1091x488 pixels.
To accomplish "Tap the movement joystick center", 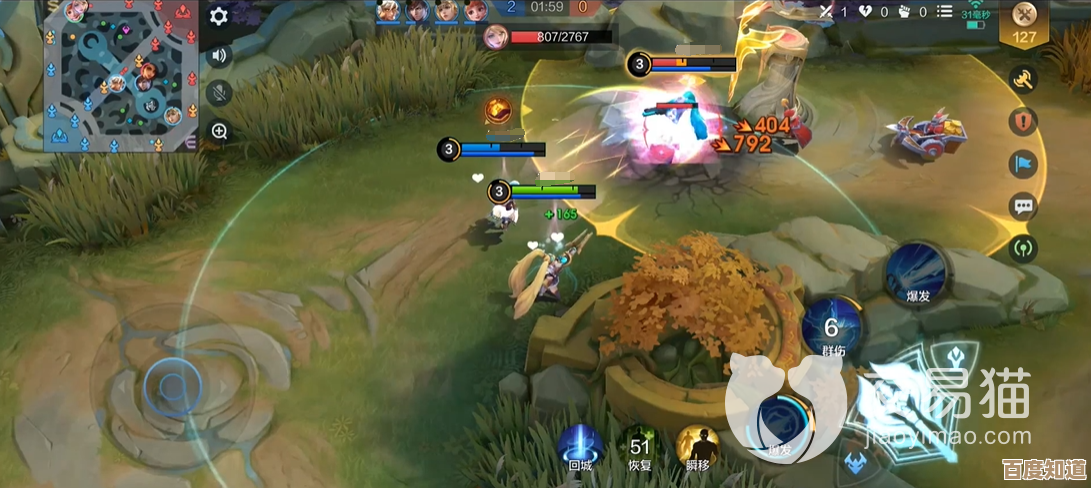I will coord(172,385).
